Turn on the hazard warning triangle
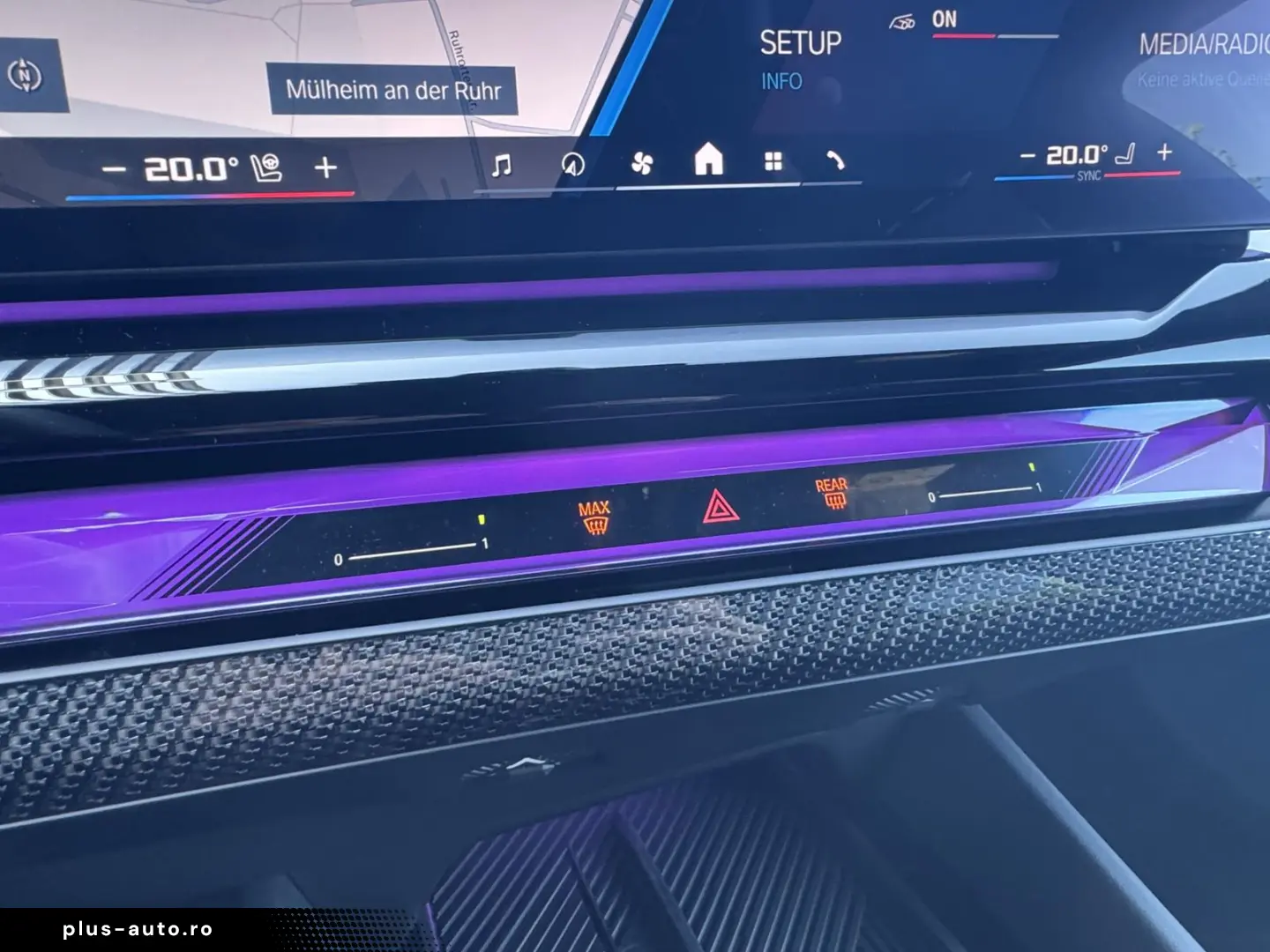 click(719, 508)
